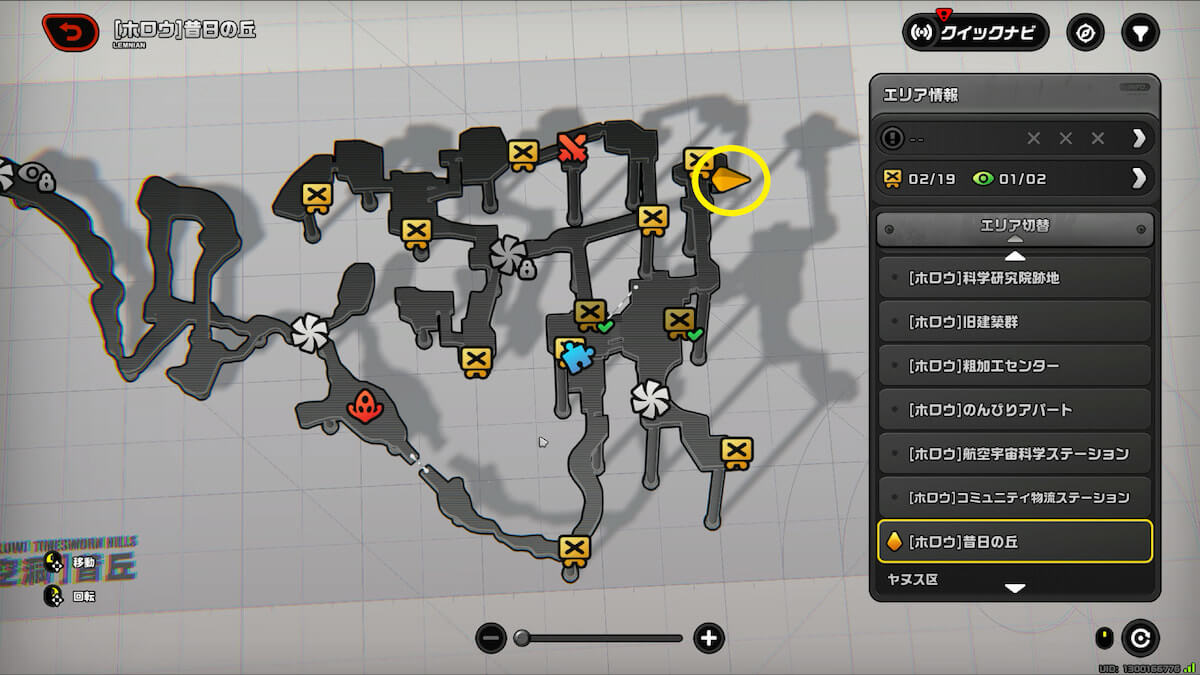
Task: Collapse the エリア切替 area list header
Action: tap(1014, 229)
